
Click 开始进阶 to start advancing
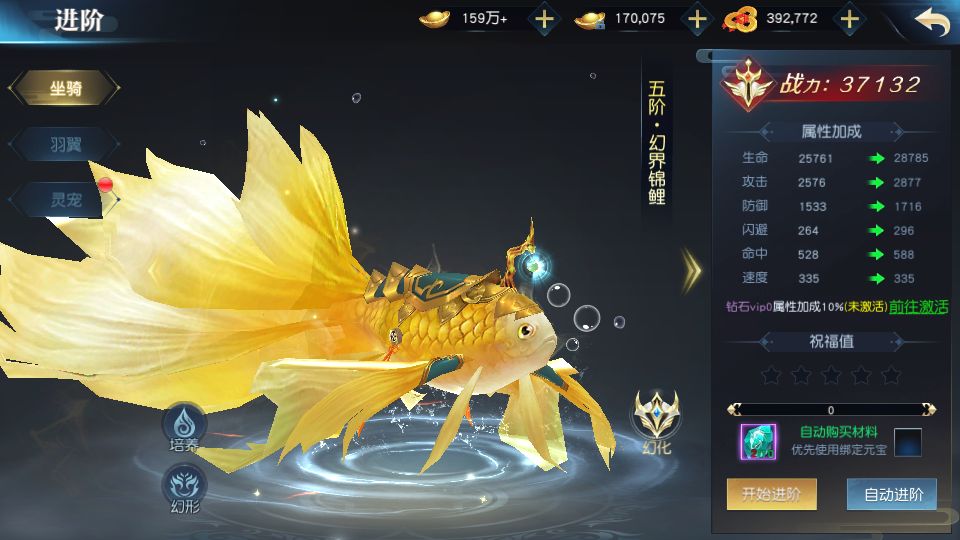tap(771, 494)
